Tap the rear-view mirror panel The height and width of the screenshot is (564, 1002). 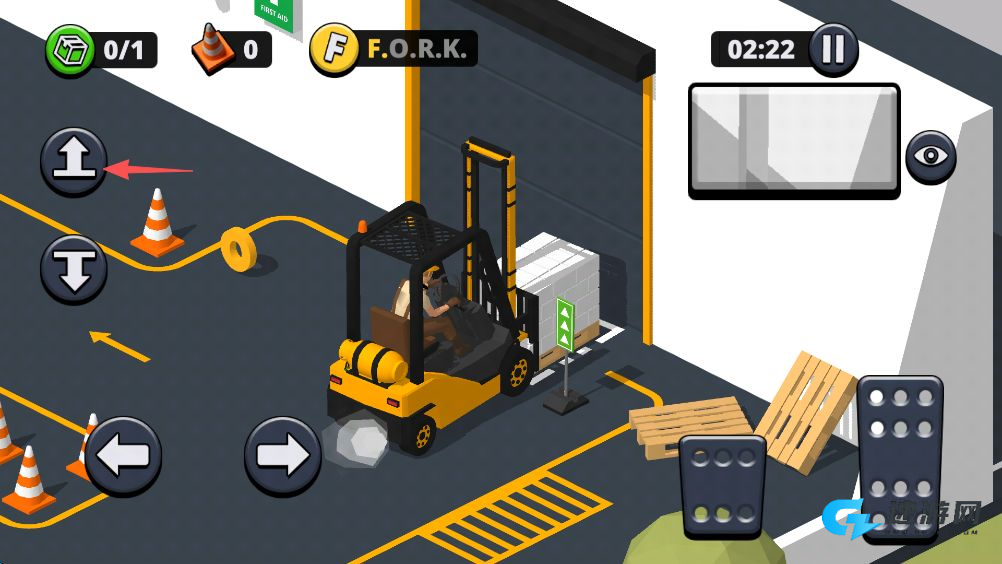794,139
